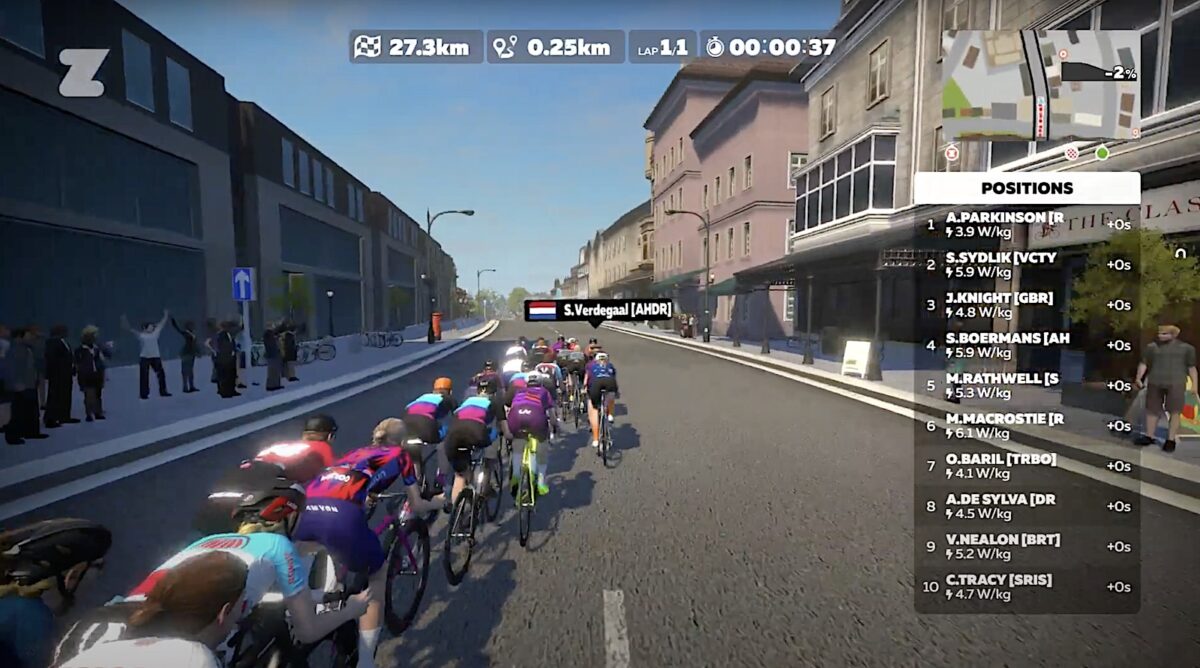Click the Positions panel header

pos(1027,188)
